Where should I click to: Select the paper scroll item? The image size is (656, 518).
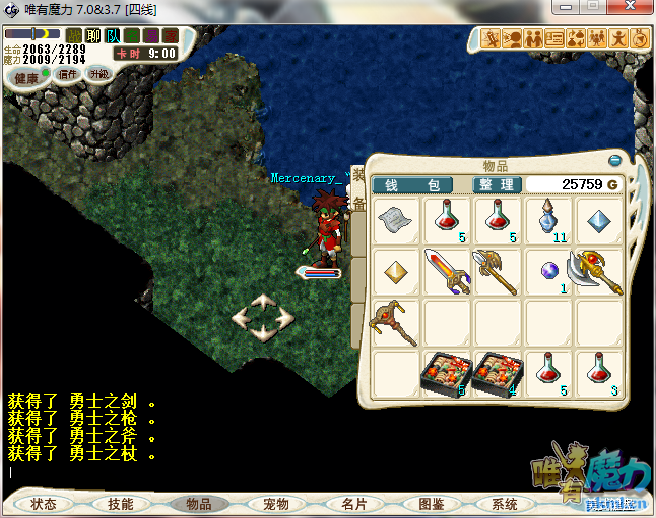point(396,221)
